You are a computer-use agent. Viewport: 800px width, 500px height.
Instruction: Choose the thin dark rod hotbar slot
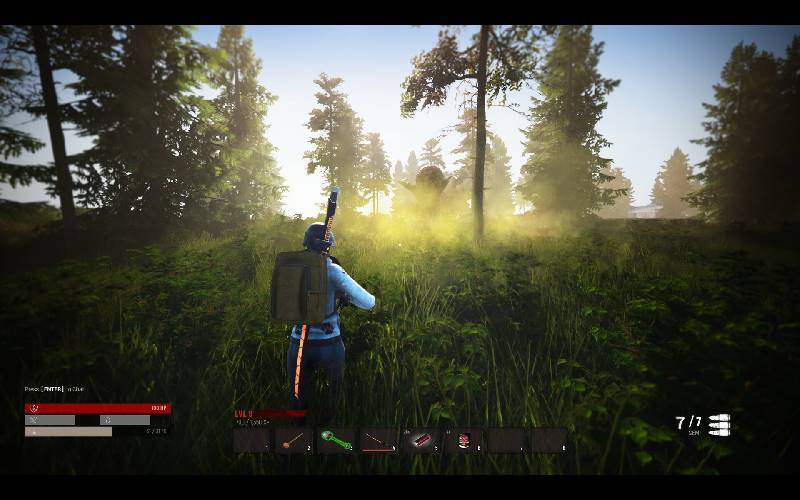[379, 440]
